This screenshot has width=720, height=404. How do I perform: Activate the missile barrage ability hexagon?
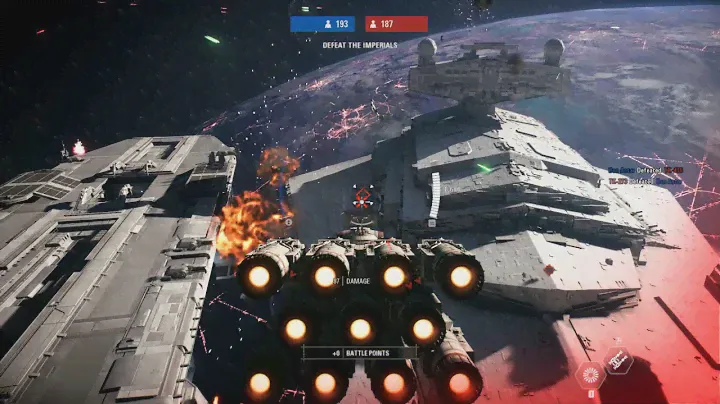619,360
